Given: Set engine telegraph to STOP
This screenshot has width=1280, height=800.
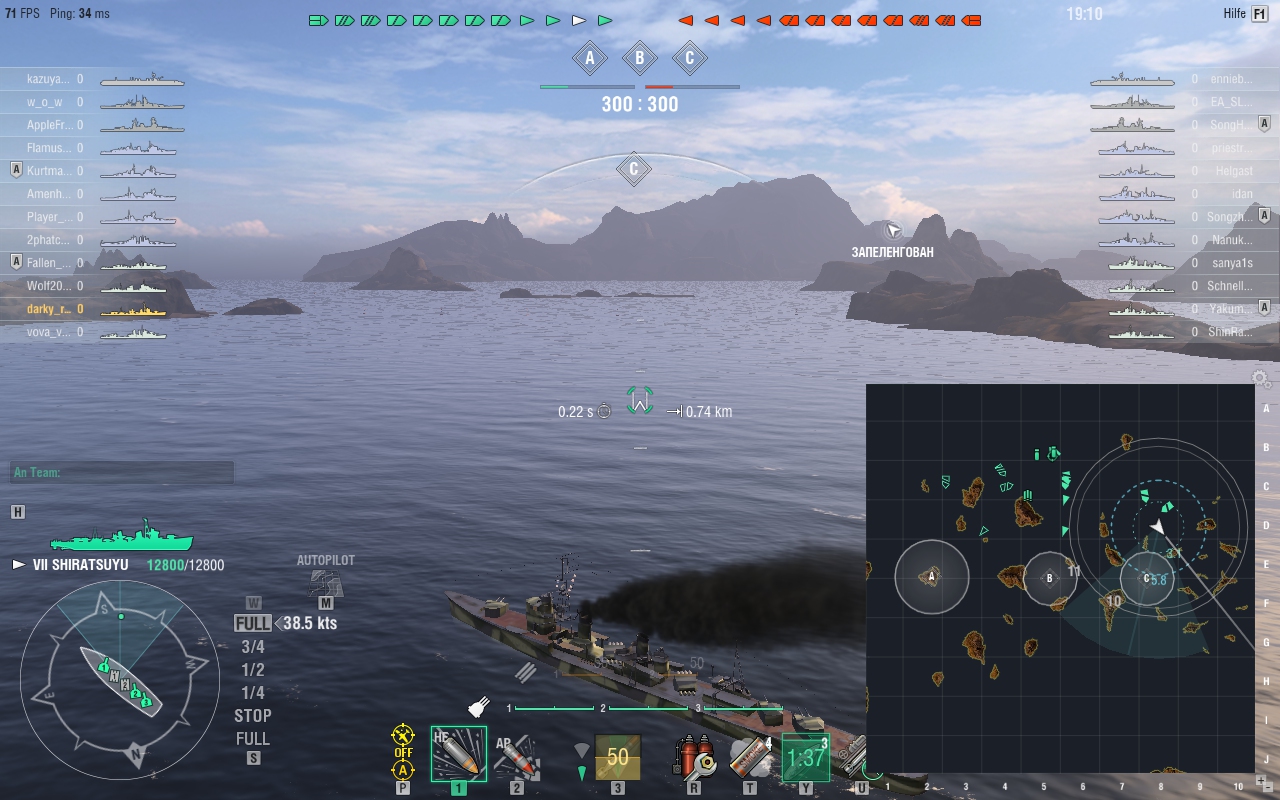Looking at the screenshot, I should 251,716.
